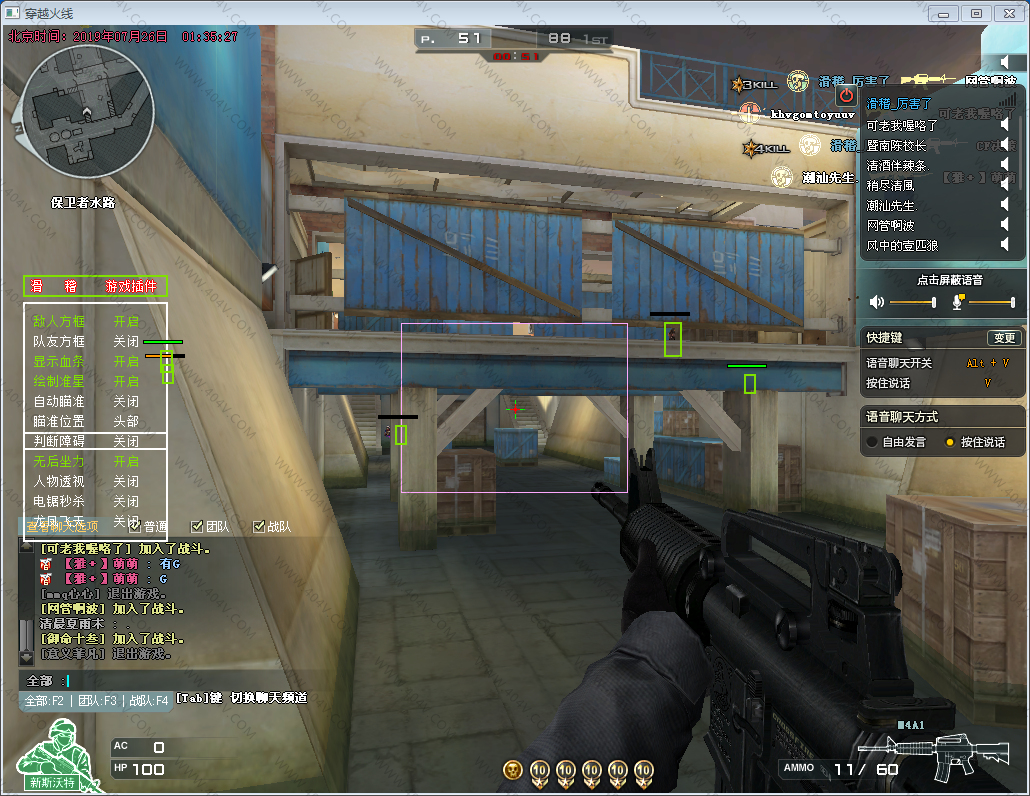Mute voice of player 风中的壹匹狼
The image size is (1030, 796).
pyautogui.click(x=1005, y=245)
